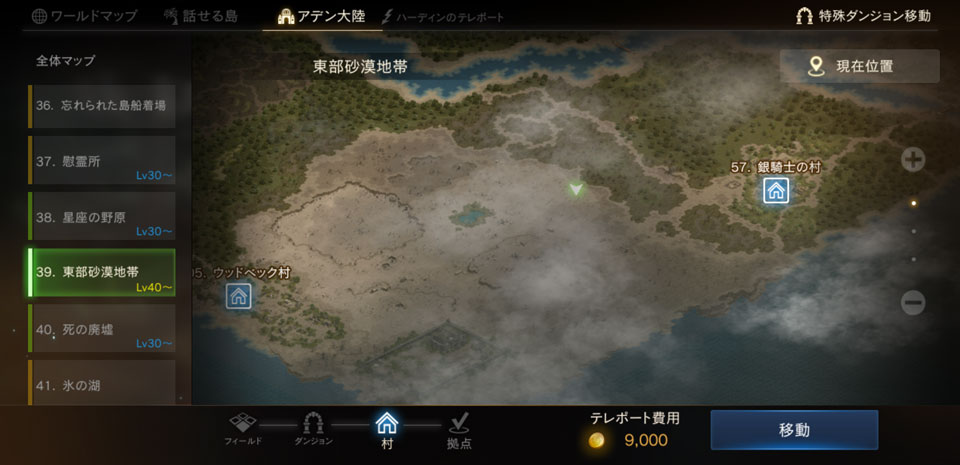
Task: Select the アデン大陸 tab
Action: pyautogui.click(x=322, y=16)
